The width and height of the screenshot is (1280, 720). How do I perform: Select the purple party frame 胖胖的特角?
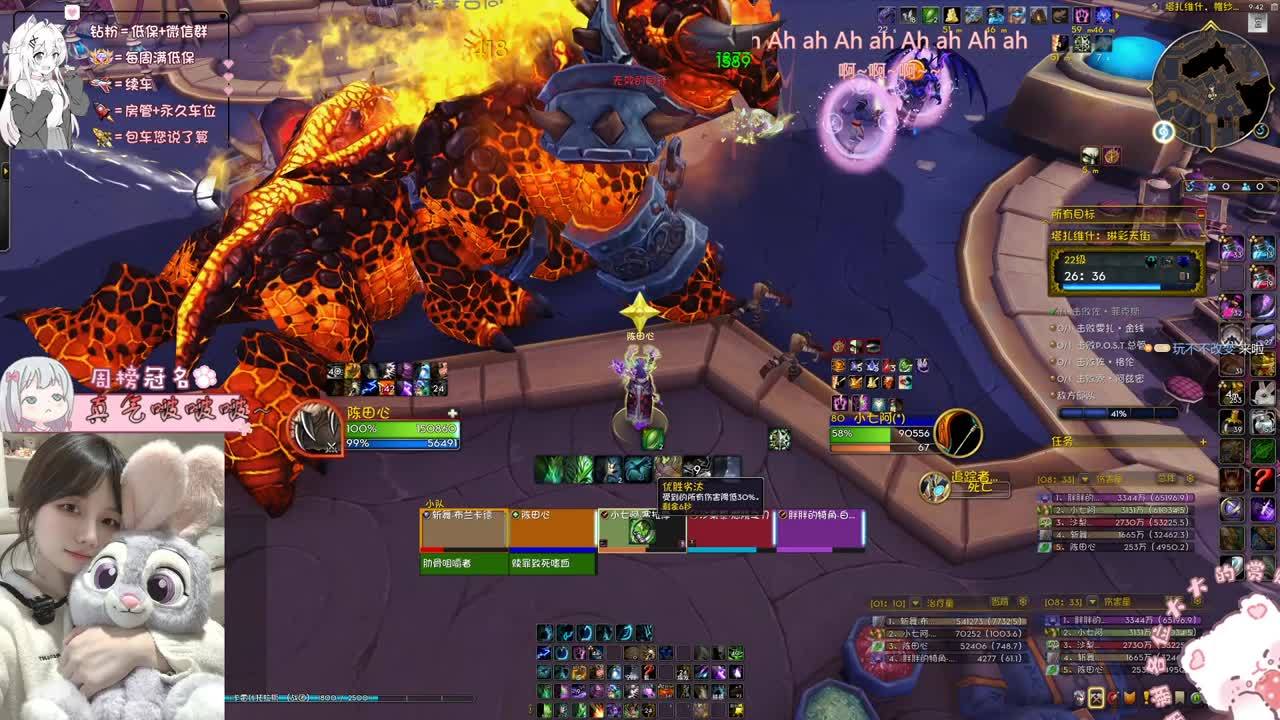[819, 529]
